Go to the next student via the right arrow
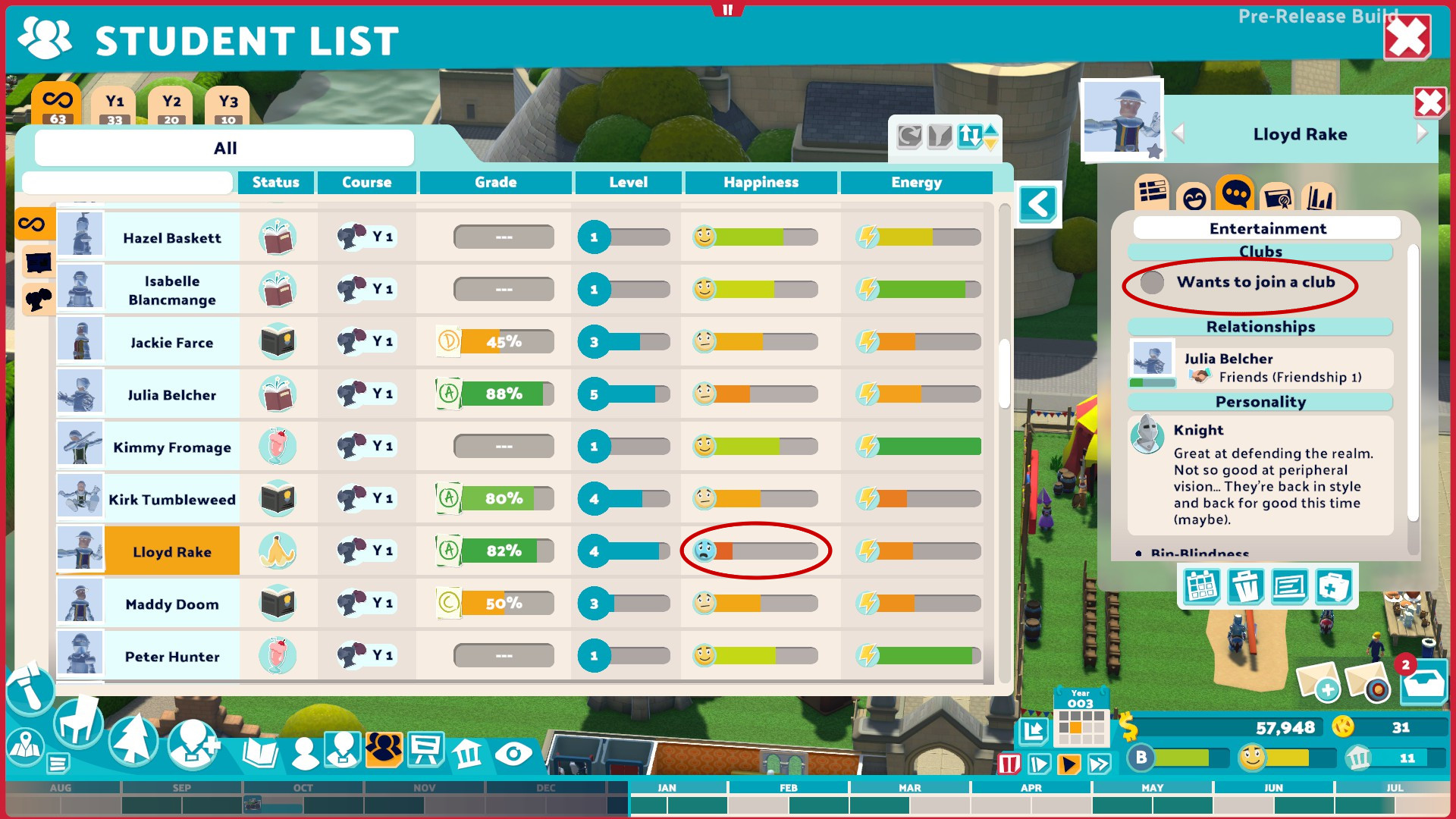 [x=1423, y=134]
